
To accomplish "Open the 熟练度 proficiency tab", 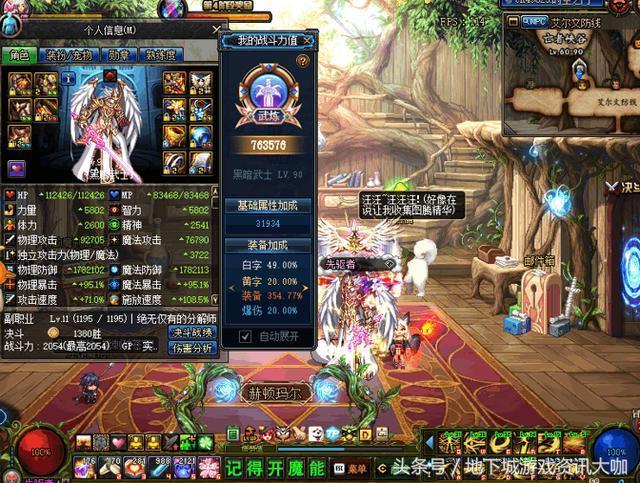I will (x=160, y=56).
